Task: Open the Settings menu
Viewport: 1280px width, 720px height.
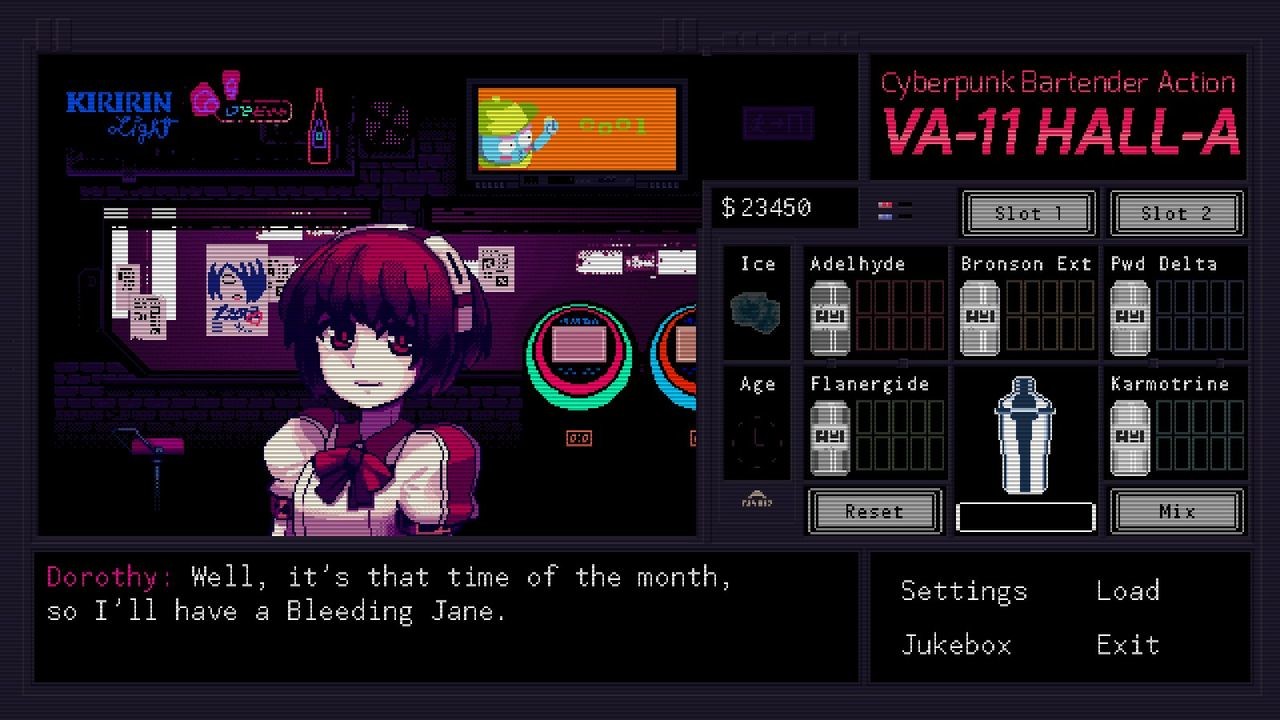Action: pyautogui.click(x=963, y=591)
